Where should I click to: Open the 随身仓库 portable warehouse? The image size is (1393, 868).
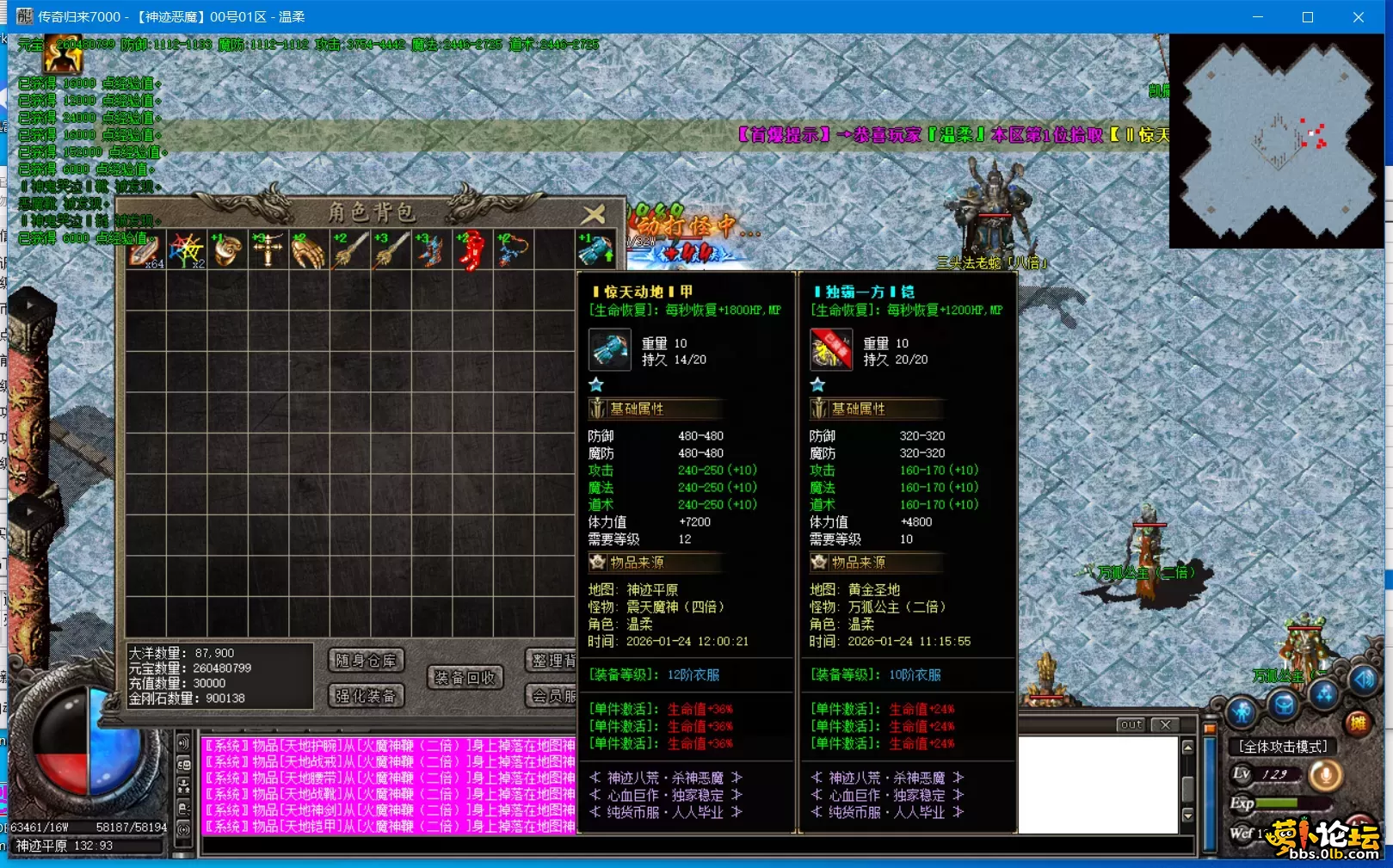367,660
